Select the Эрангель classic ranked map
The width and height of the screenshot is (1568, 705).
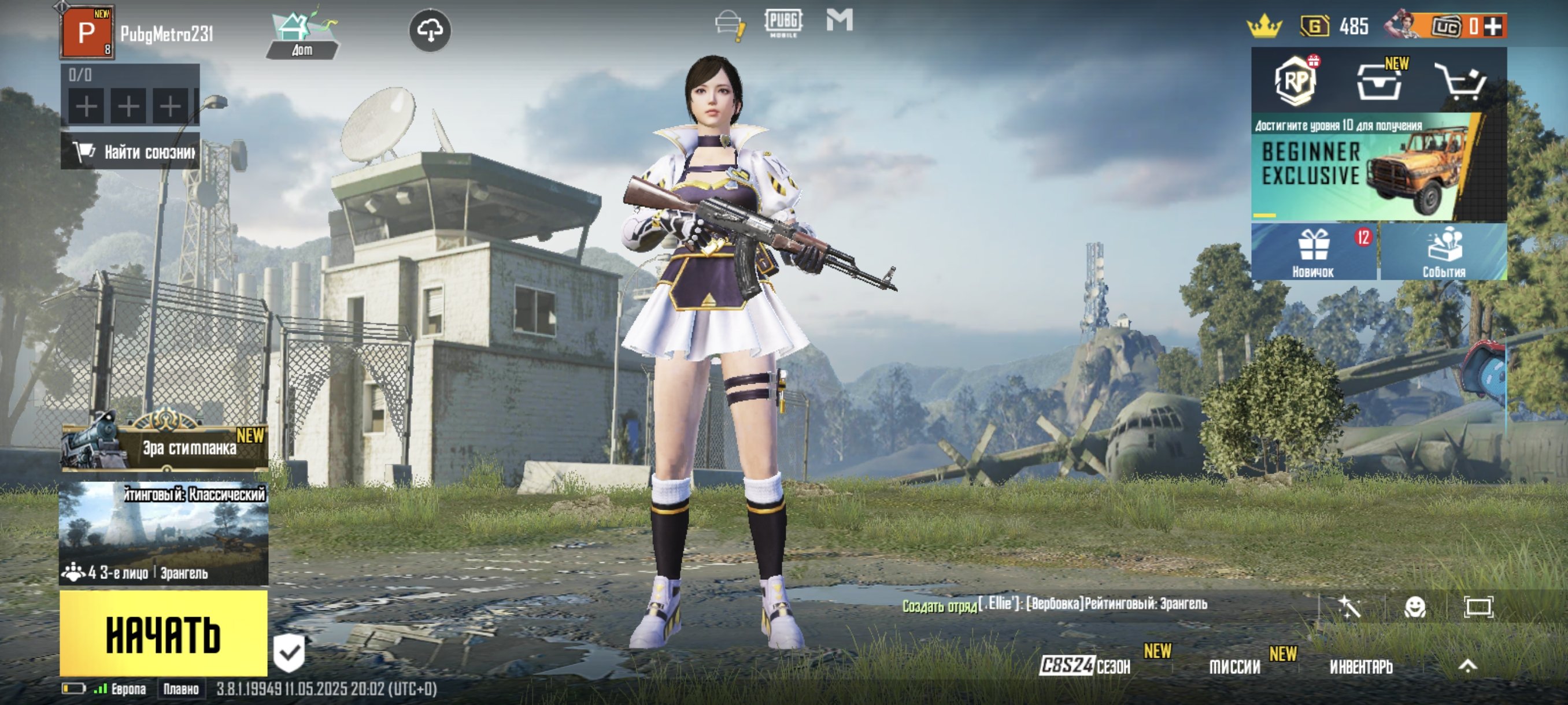click(163, 533)
